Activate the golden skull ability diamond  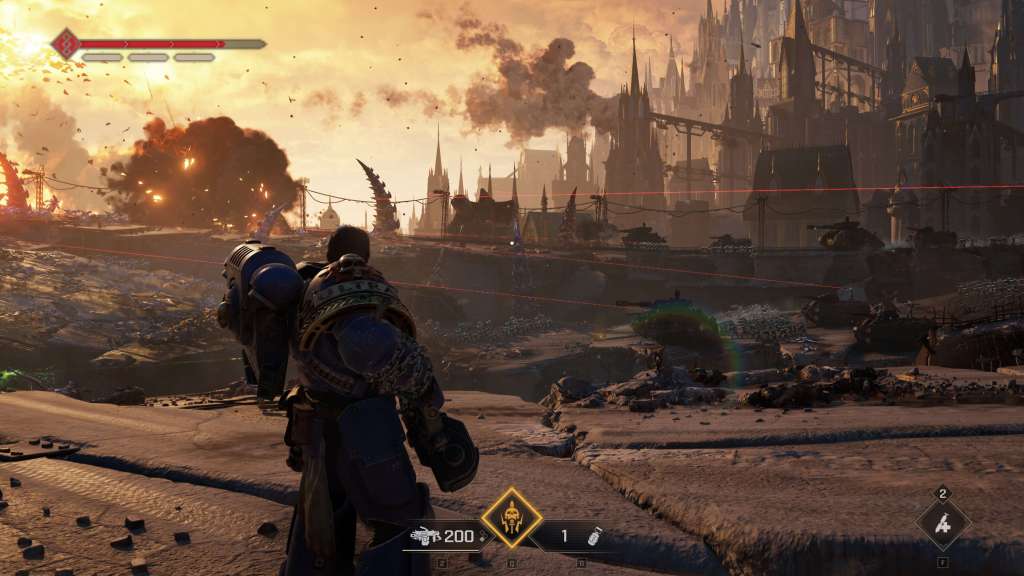(511, 518)
